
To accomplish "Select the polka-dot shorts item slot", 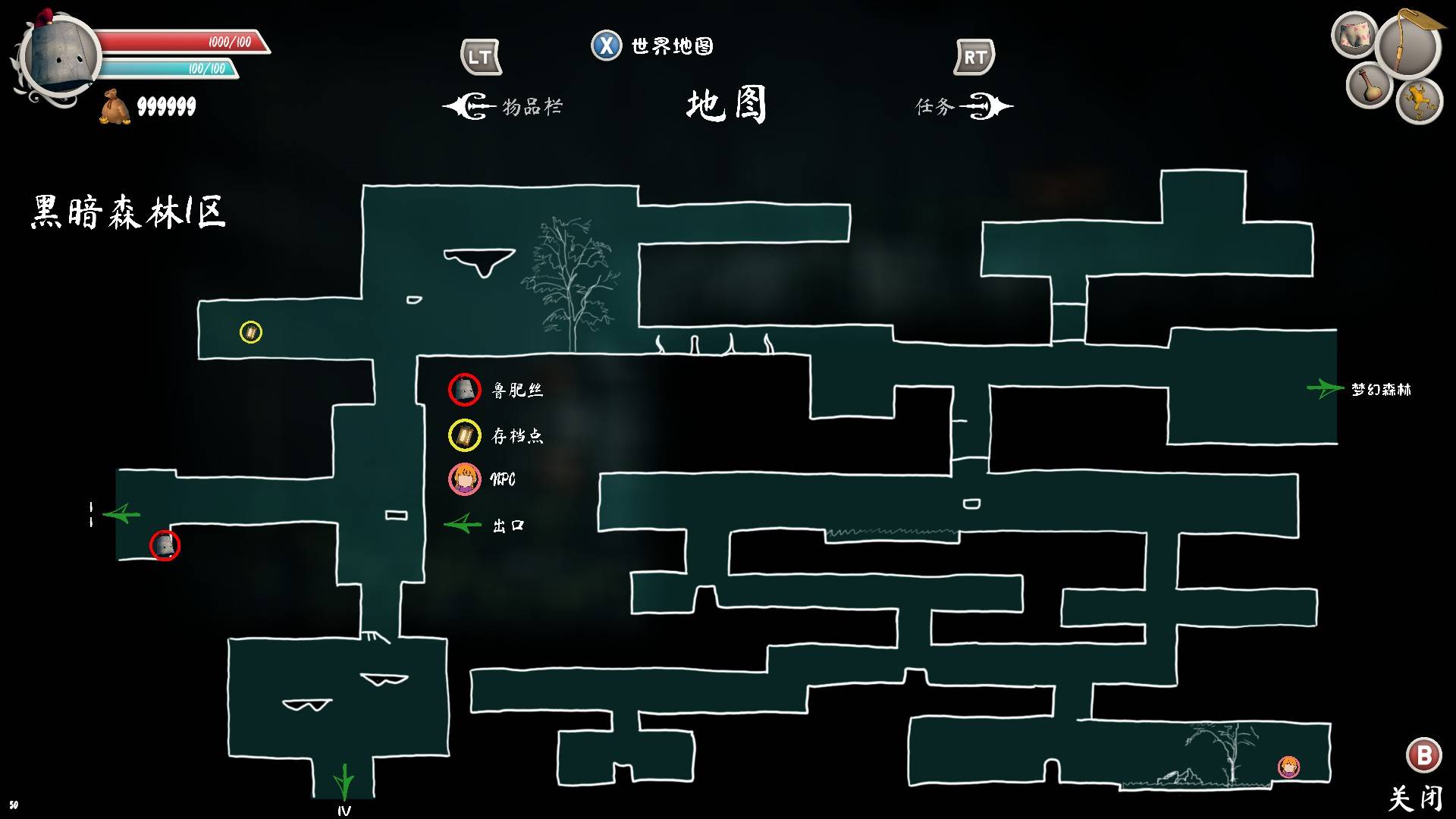I will pos(1354,35).
